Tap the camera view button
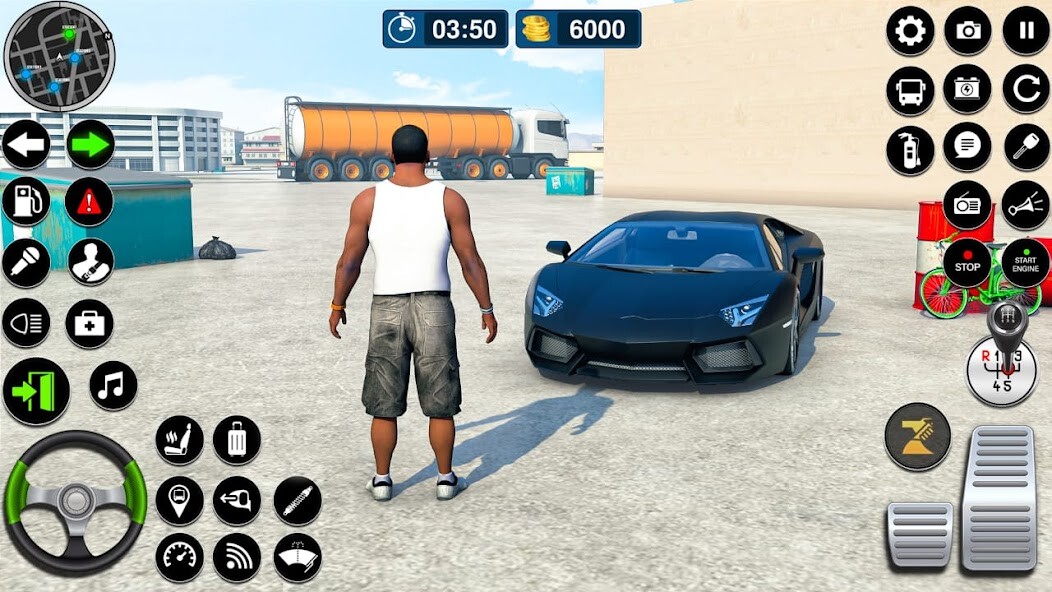 (968, 31)
